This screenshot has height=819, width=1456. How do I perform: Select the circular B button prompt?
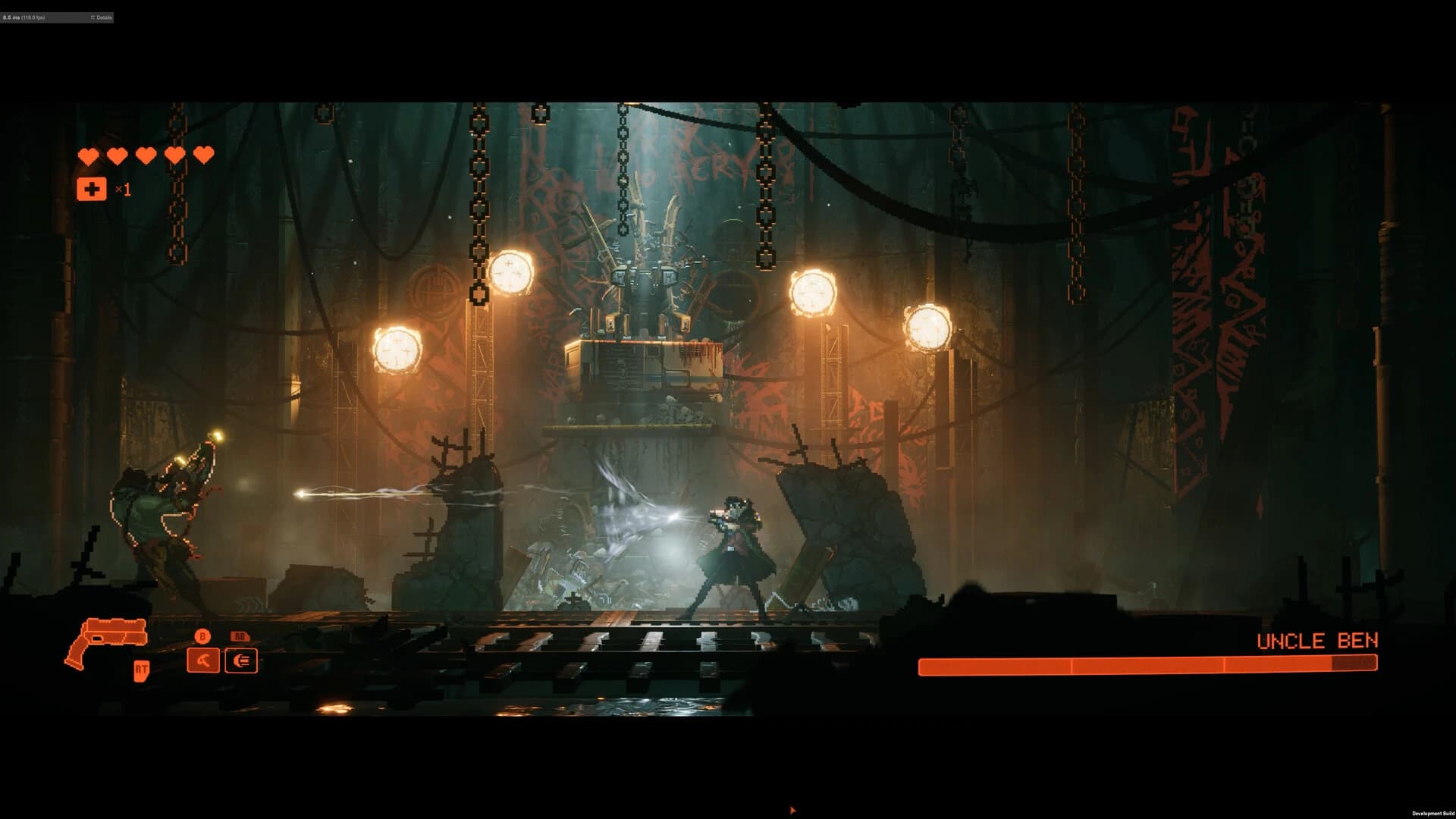[203, 636]
